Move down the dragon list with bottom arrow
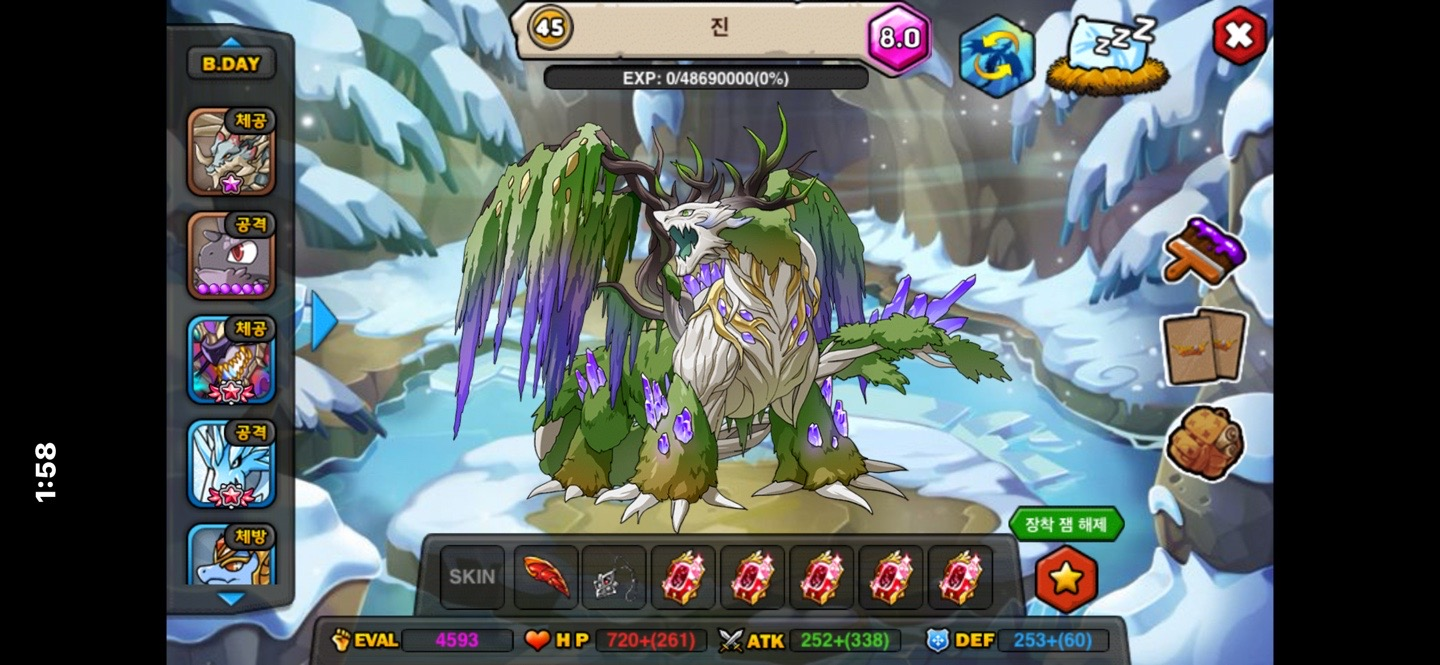The image size is (1440, 665). point(231,599)
